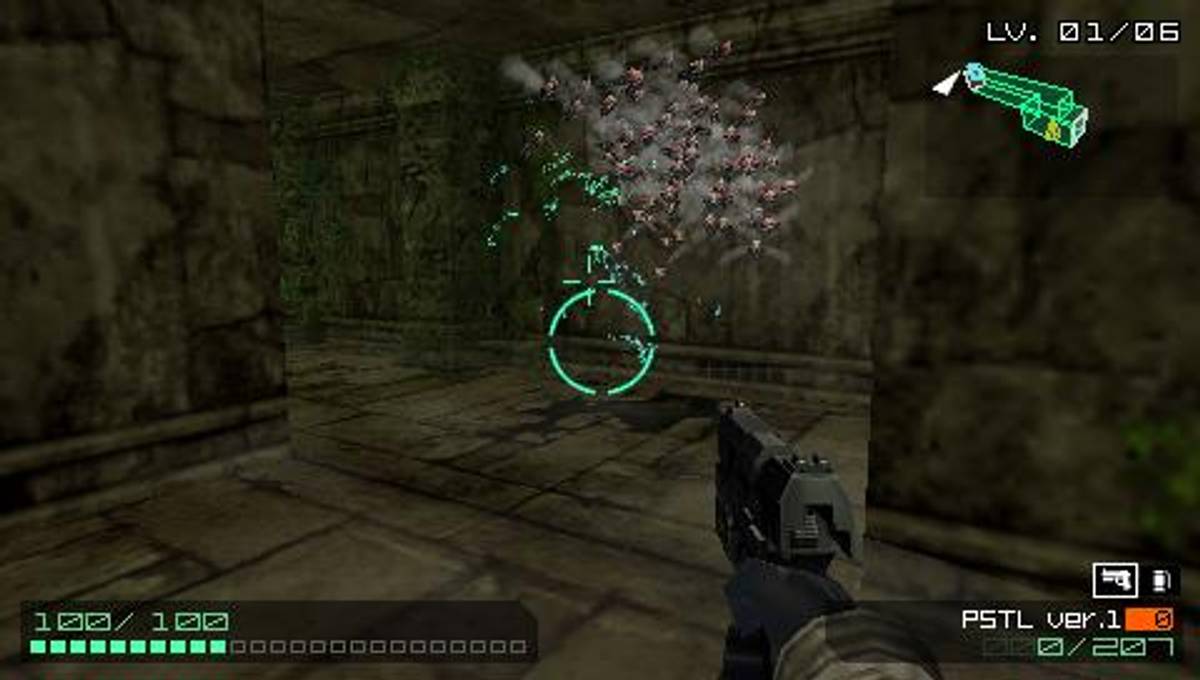
Task: Select the pistol weapon icon
Action: pyautogui.click(x=1115, y=580)
